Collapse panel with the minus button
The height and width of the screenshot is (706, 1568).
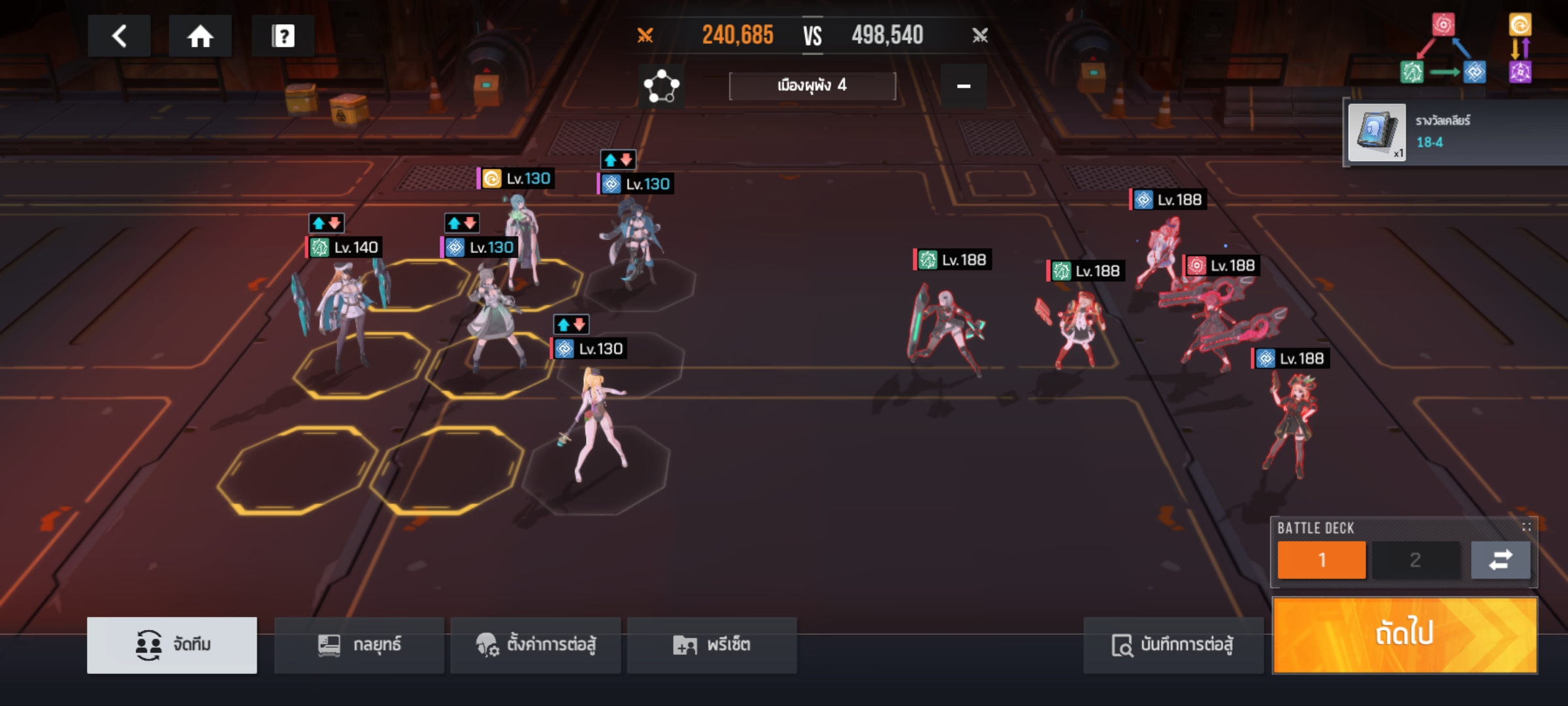[x=963, y=86]
